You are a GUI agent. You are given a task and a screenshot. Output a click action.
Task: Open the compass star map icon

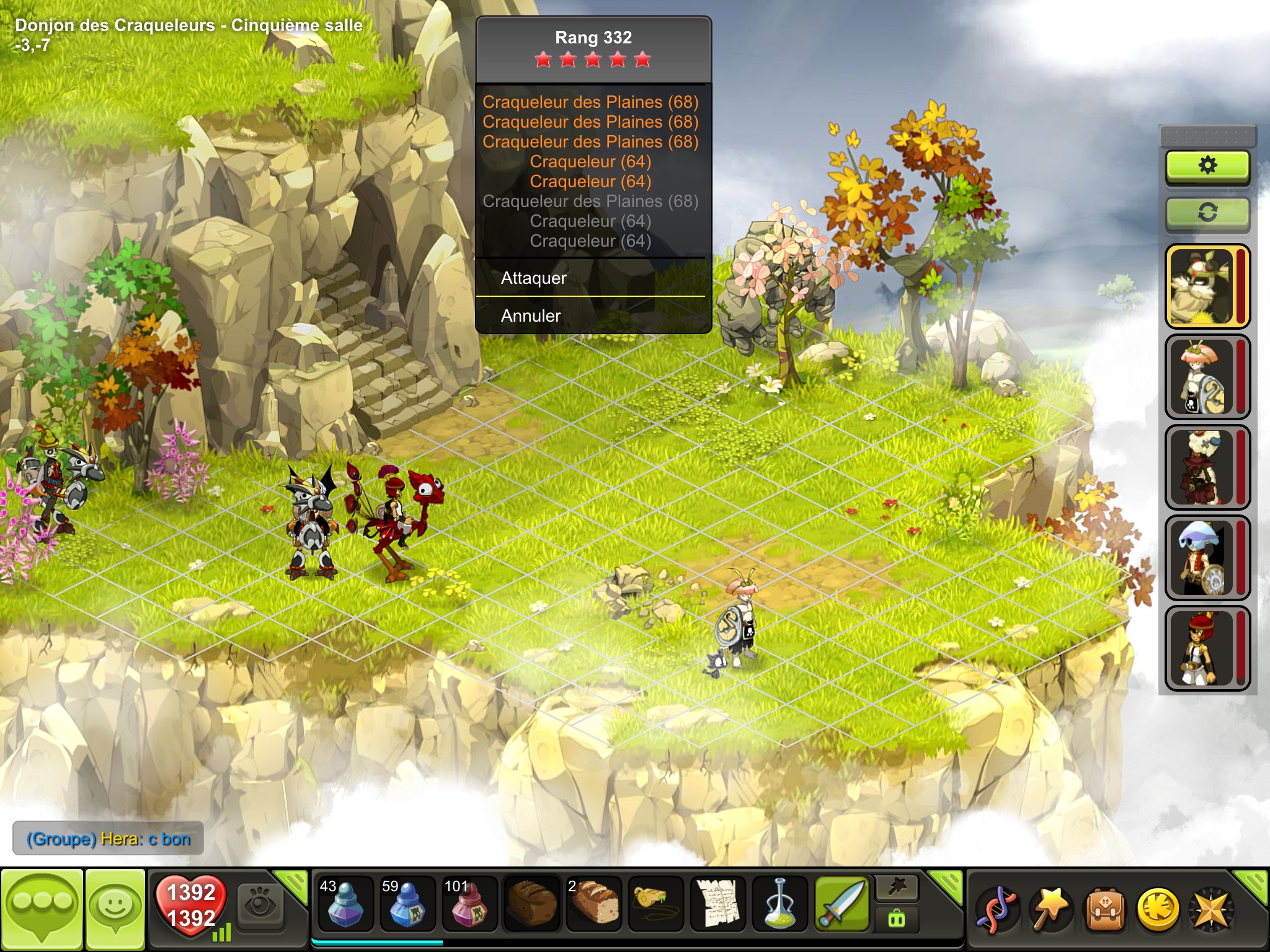tap(1210, 910)
